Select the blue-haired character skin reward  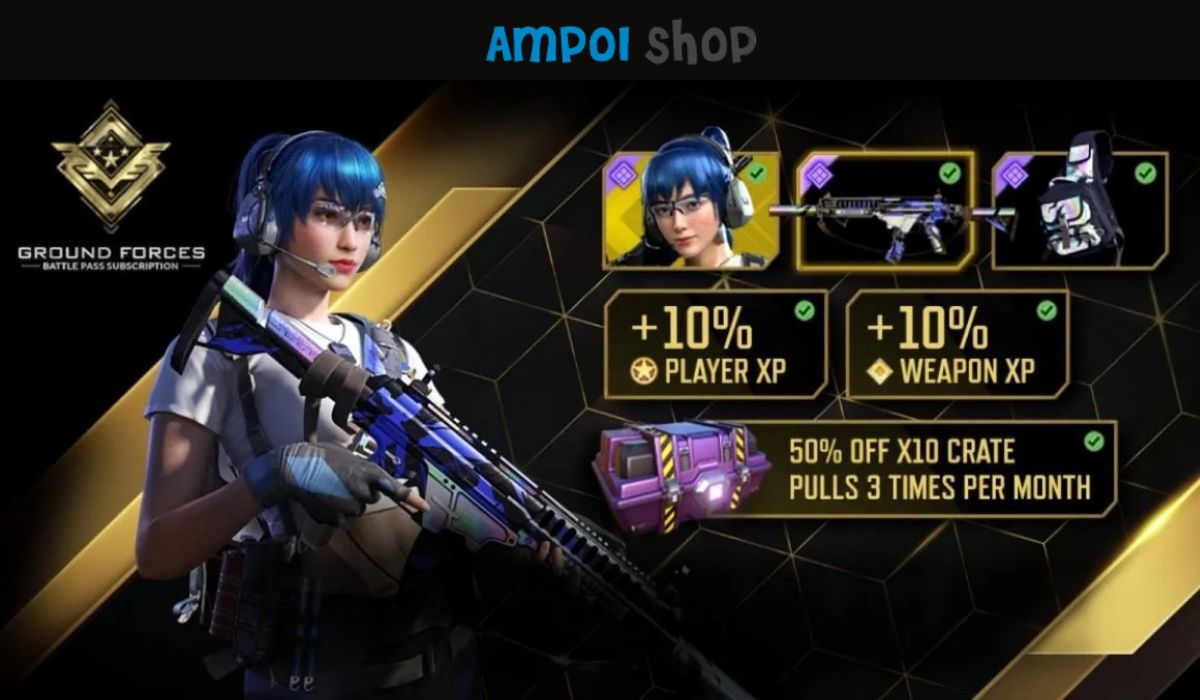pos(691,210)
